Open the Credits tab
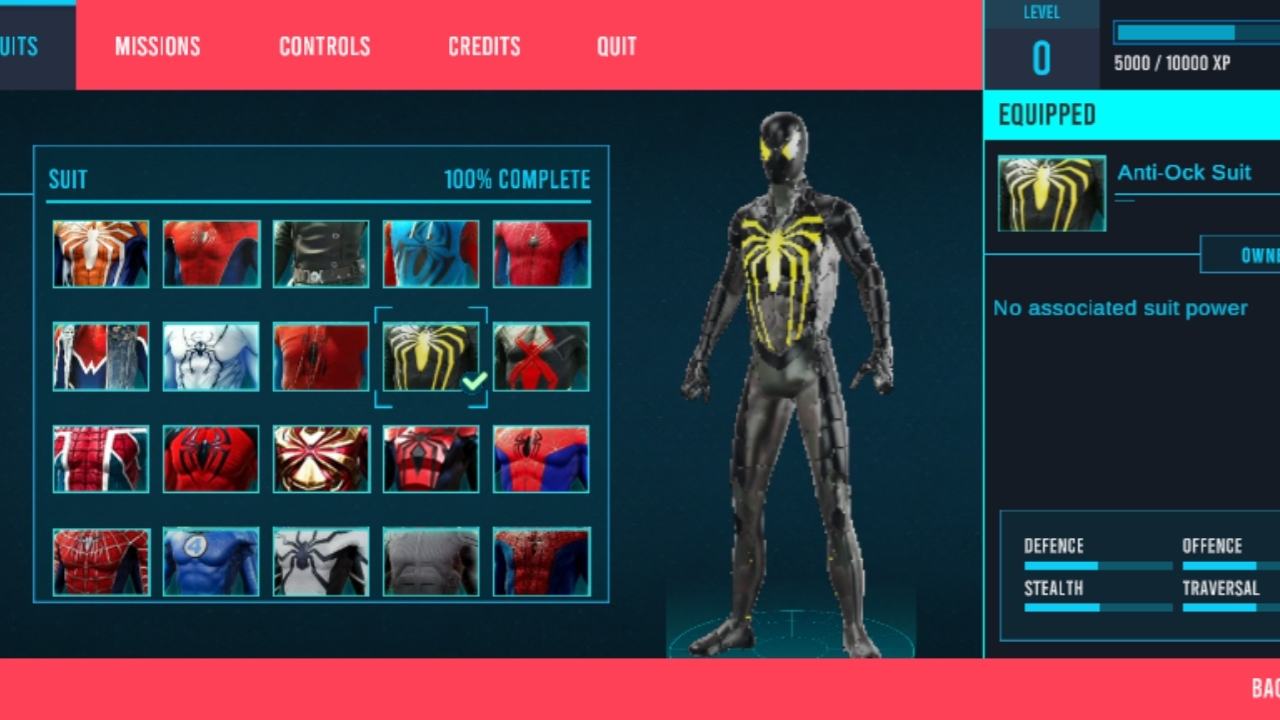Image resolution: width=1280 pixels, height=720 pixels. (x=484, y=46)
